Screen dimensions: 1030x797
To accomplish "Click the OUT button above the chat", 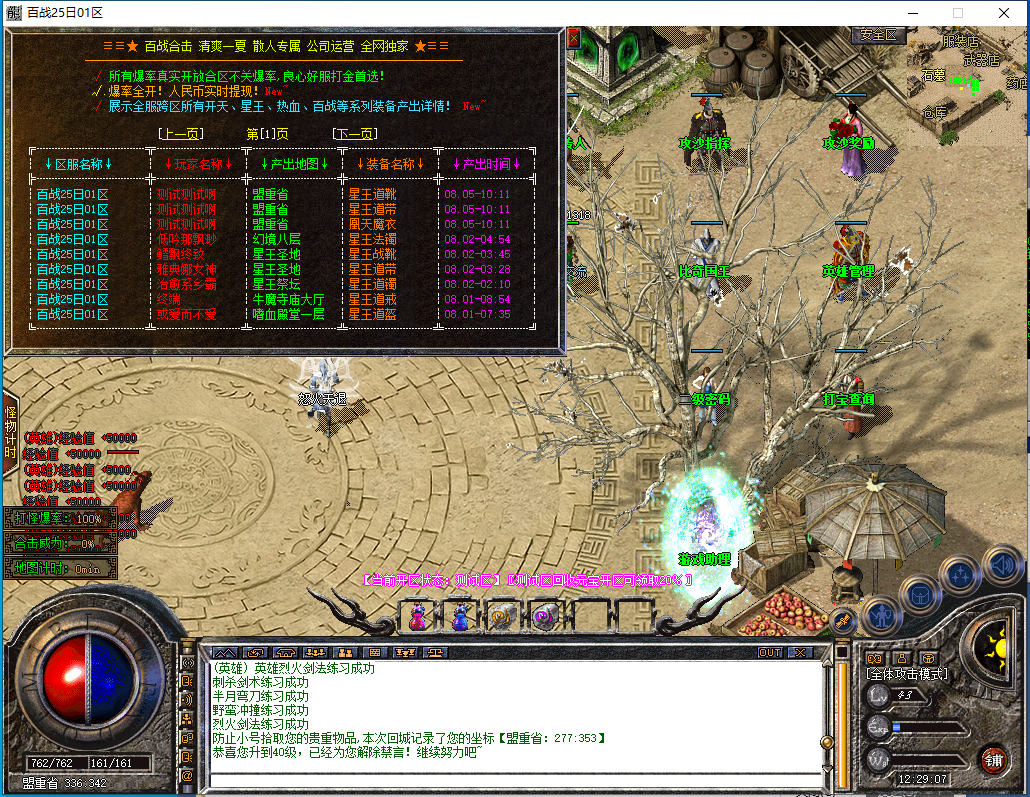I will point(770,653).
